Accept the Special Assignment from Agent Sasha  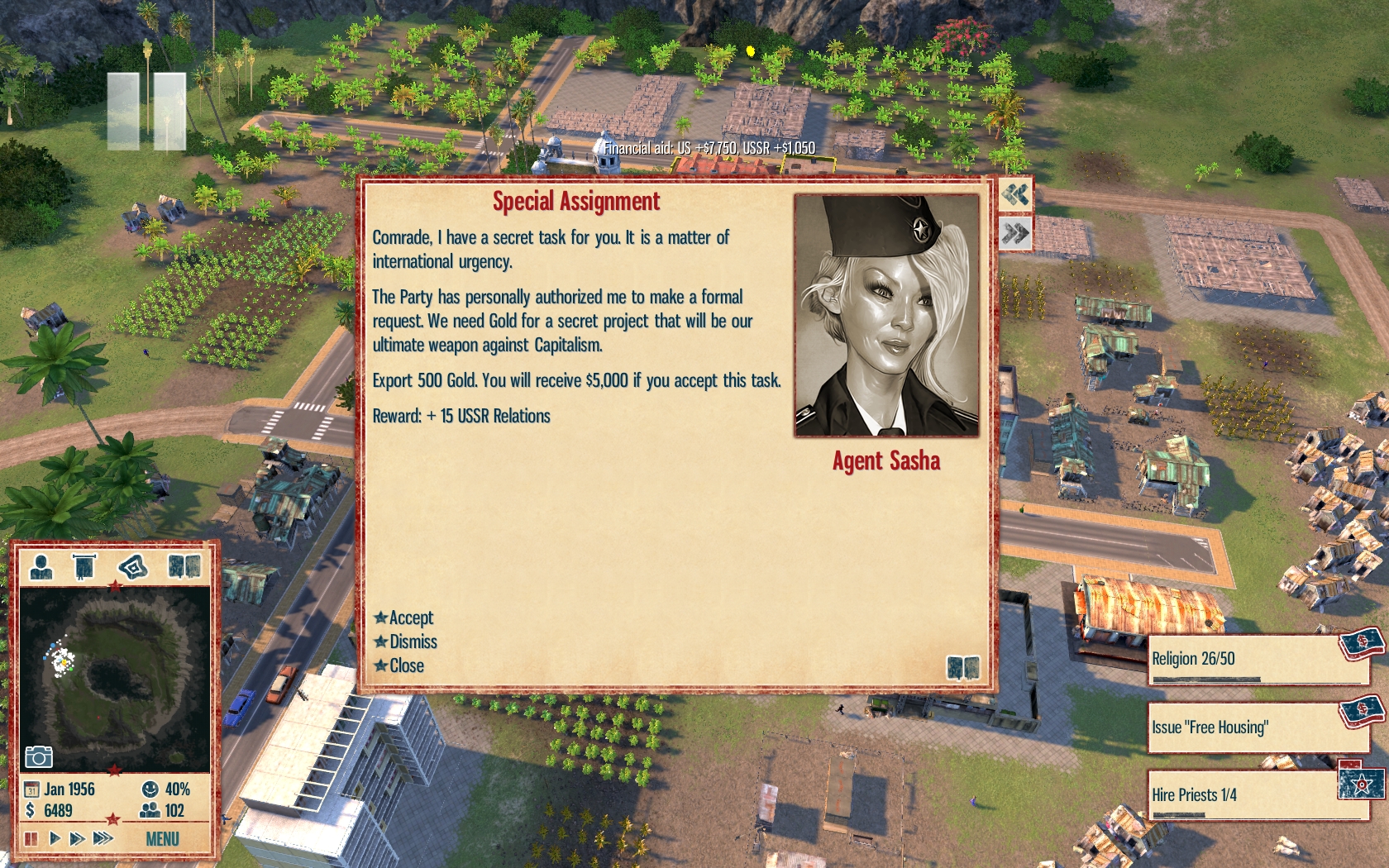click(410, 618)
